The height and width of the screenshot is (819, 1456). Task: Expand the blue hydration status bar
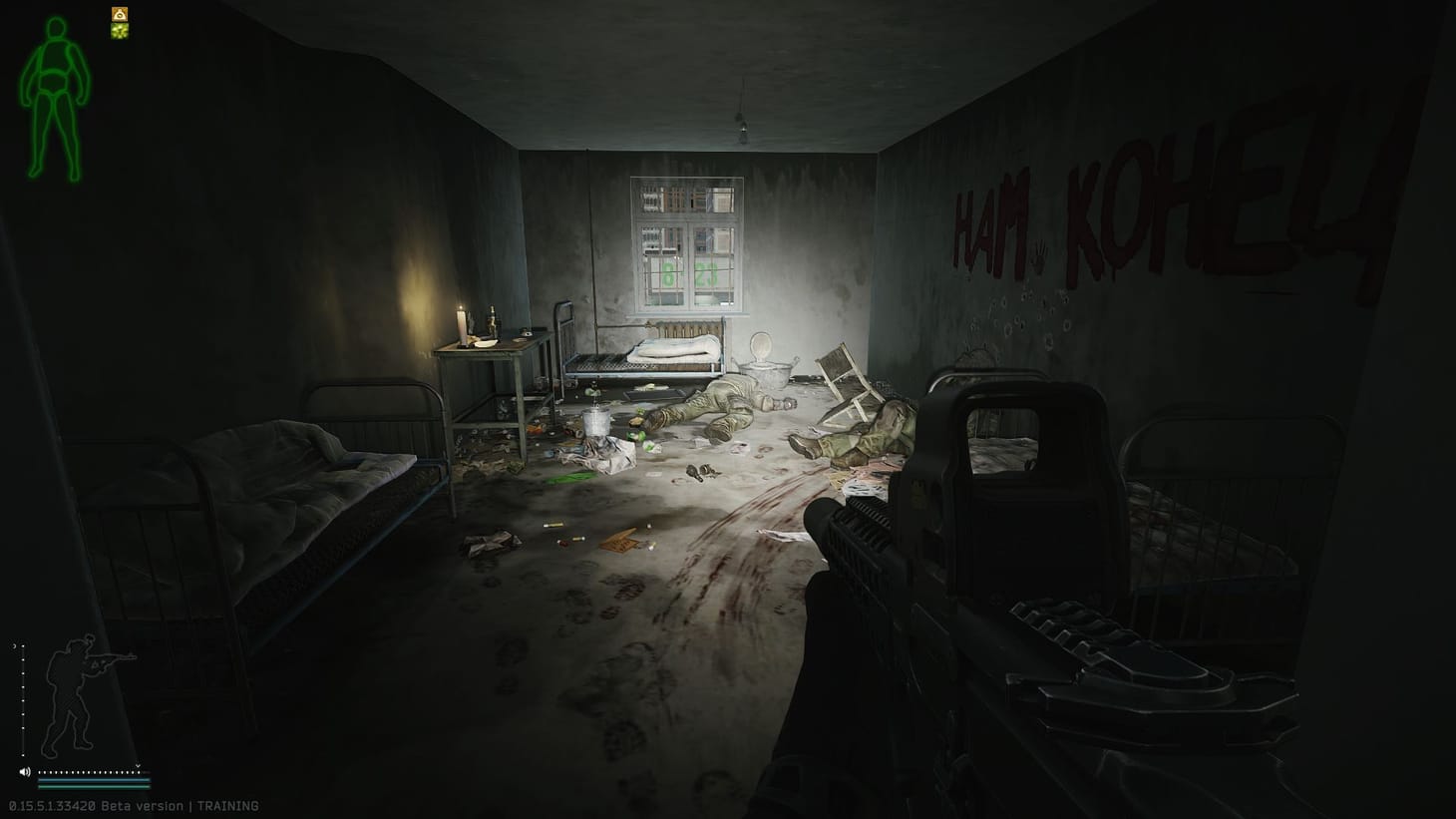point(94,780)
